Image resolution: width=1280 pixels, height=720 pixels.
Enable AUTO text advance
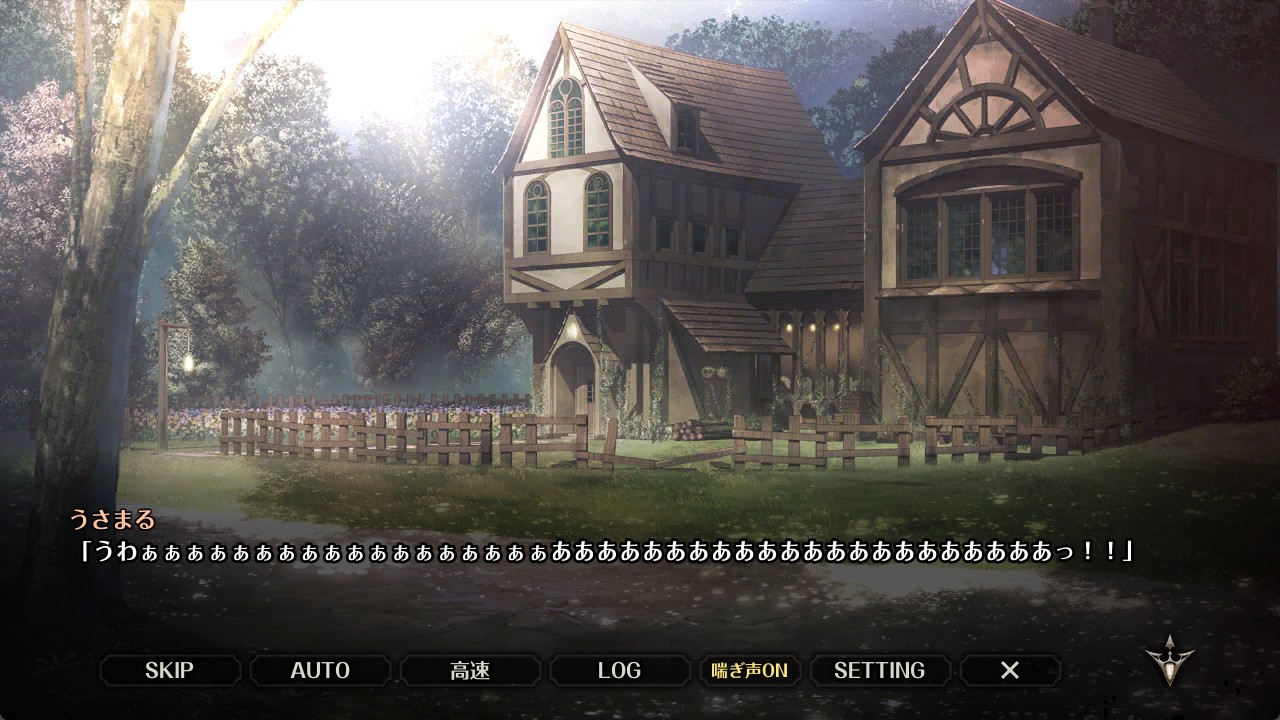(320, 670)
